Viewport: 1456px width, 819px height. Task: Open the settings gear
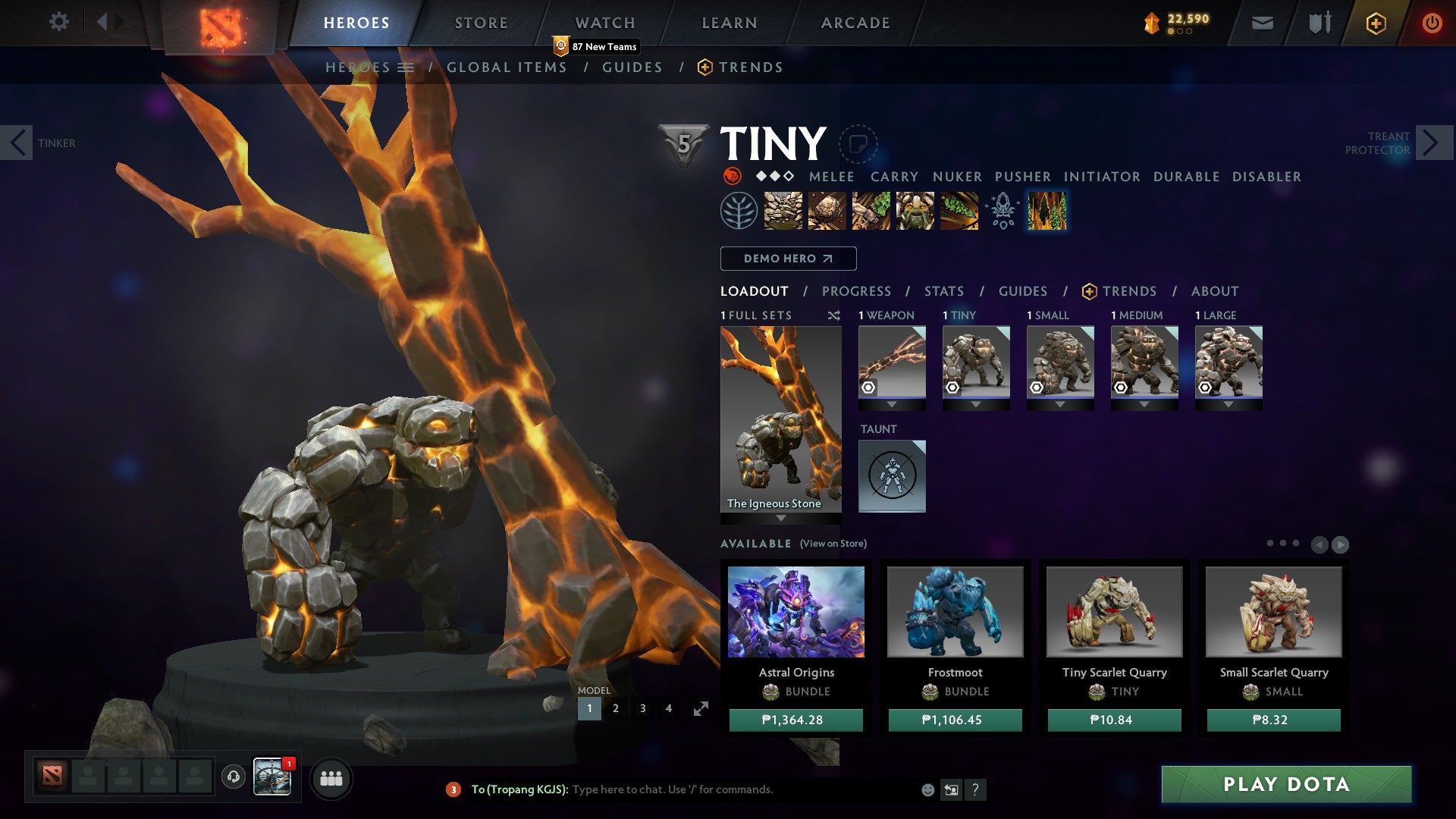[x=58, y=22]
